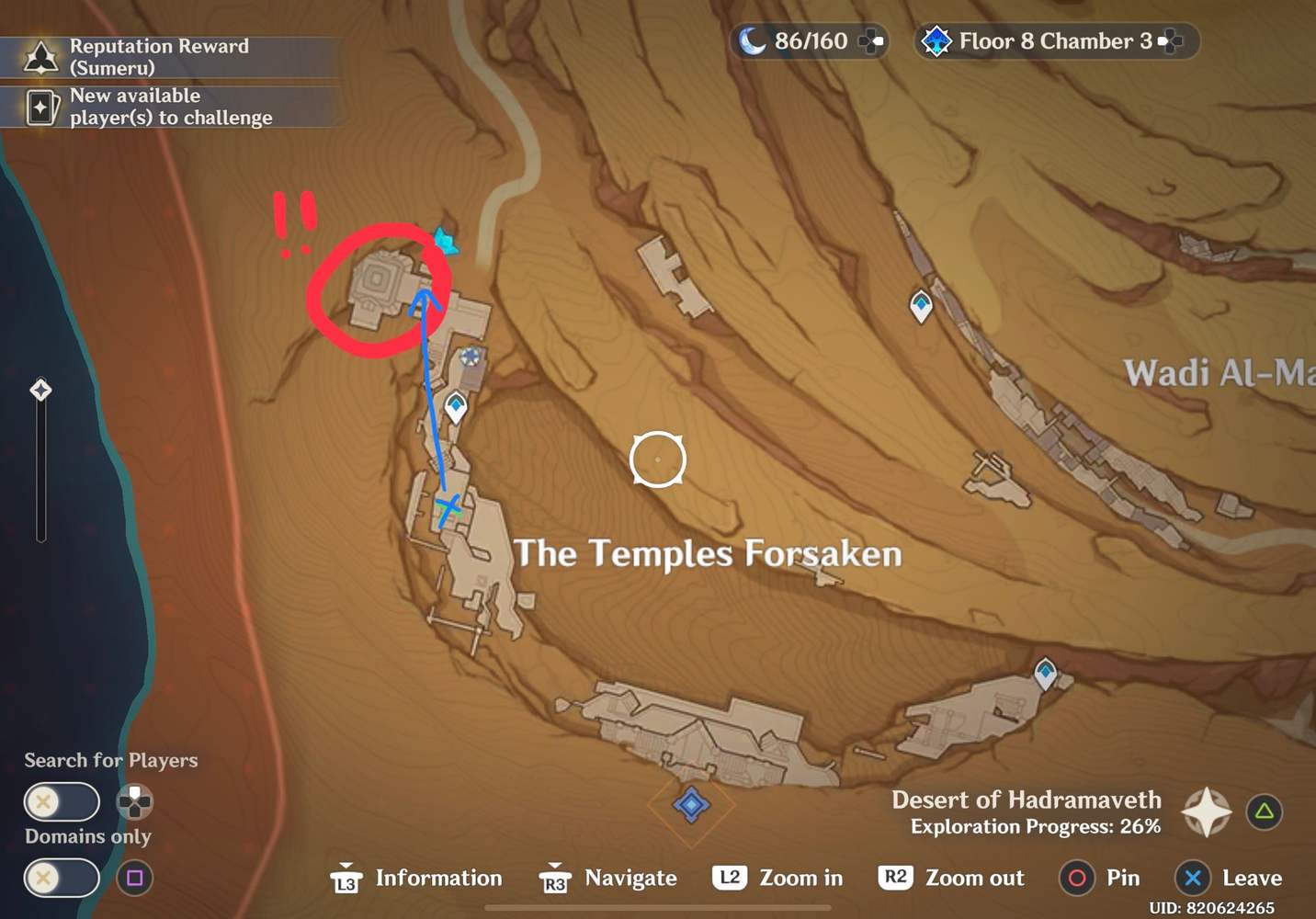Click the map scale slider handle on the left
Viewport: 1316px width, 919px height.
[x=40, y=390]
